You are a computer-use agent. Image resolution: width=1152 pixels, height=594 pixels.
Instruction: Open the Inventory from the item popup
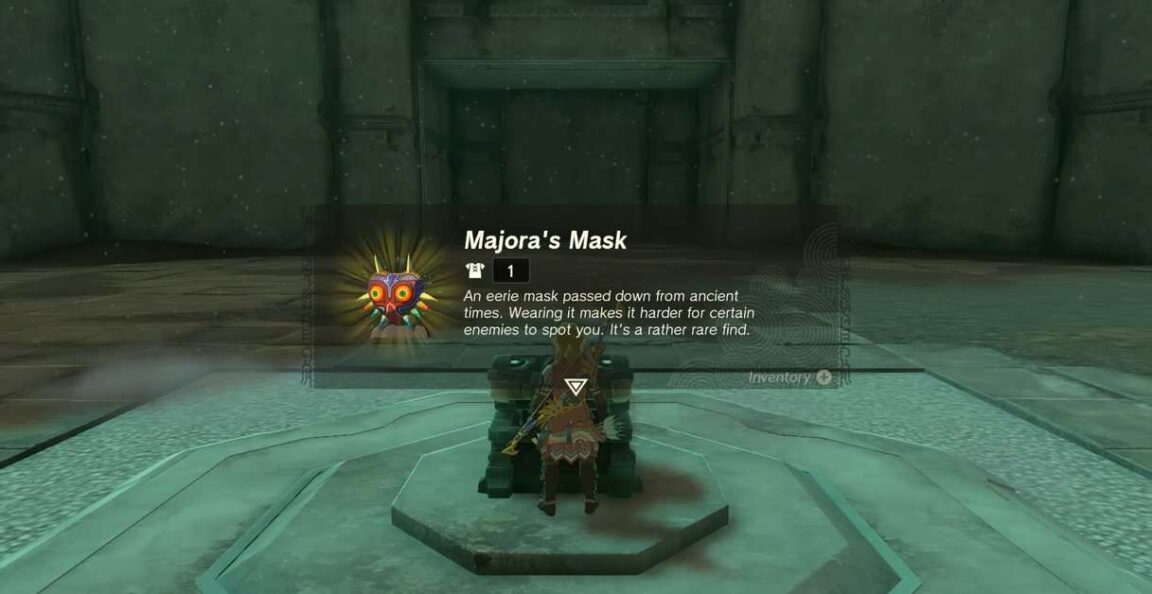[789, 377]
